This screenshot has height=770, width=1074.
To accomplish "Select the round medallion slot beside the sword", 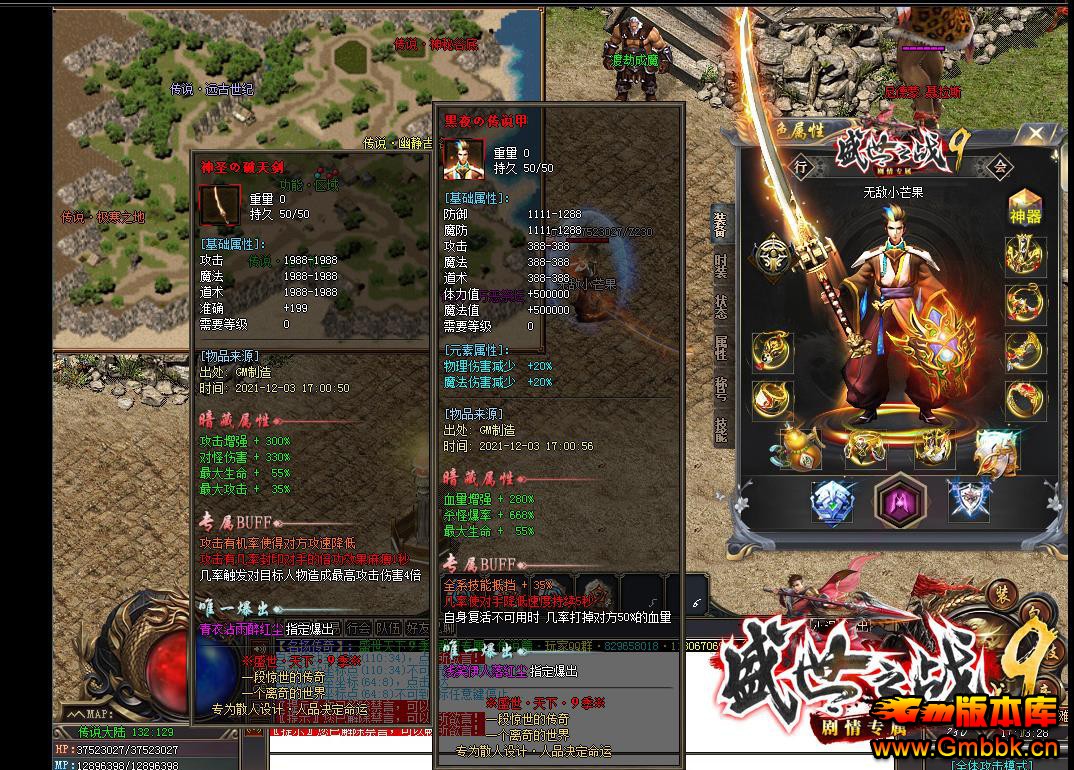I will [773, 254].
